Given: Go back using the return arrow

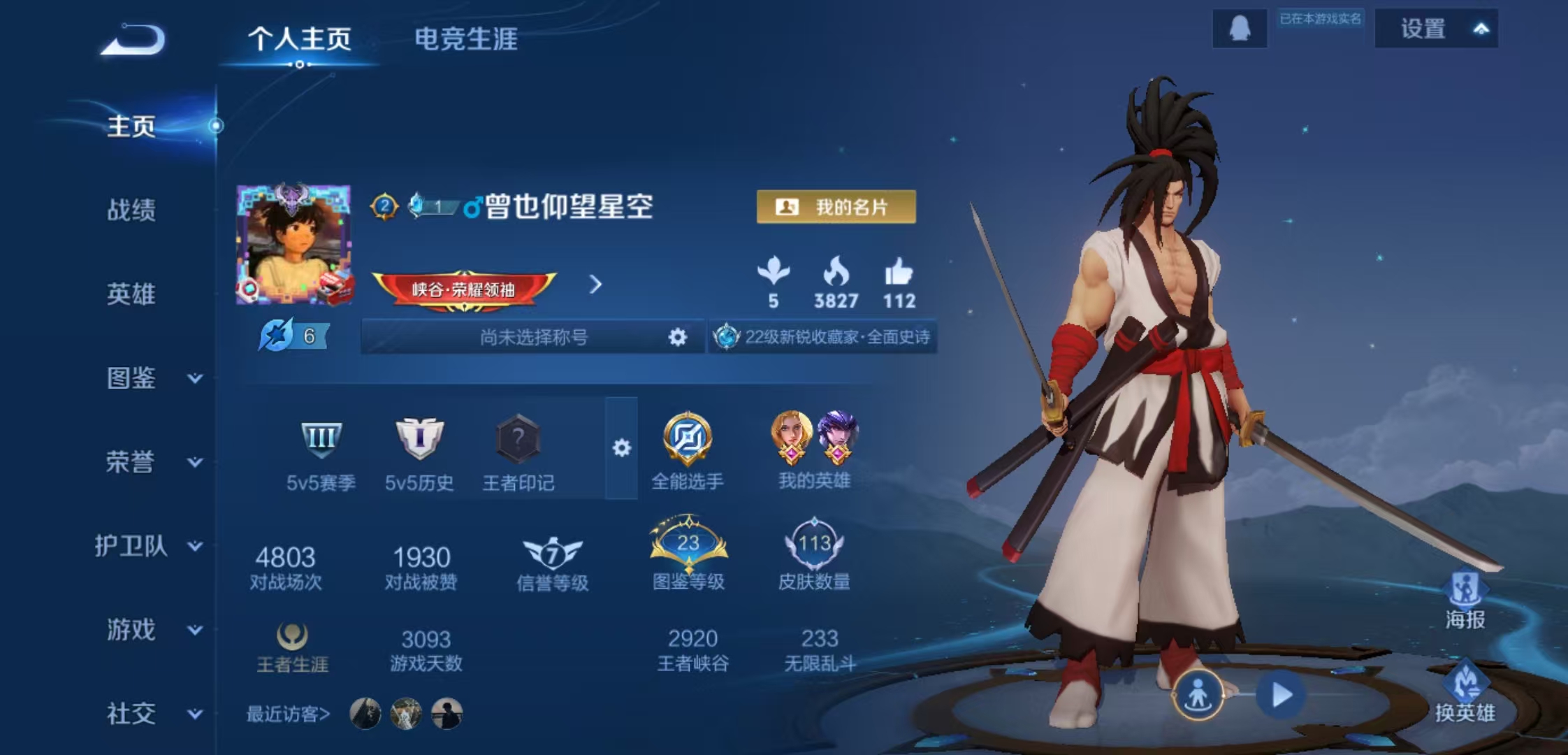Looking at the screenshot, I should coord(133,40).
